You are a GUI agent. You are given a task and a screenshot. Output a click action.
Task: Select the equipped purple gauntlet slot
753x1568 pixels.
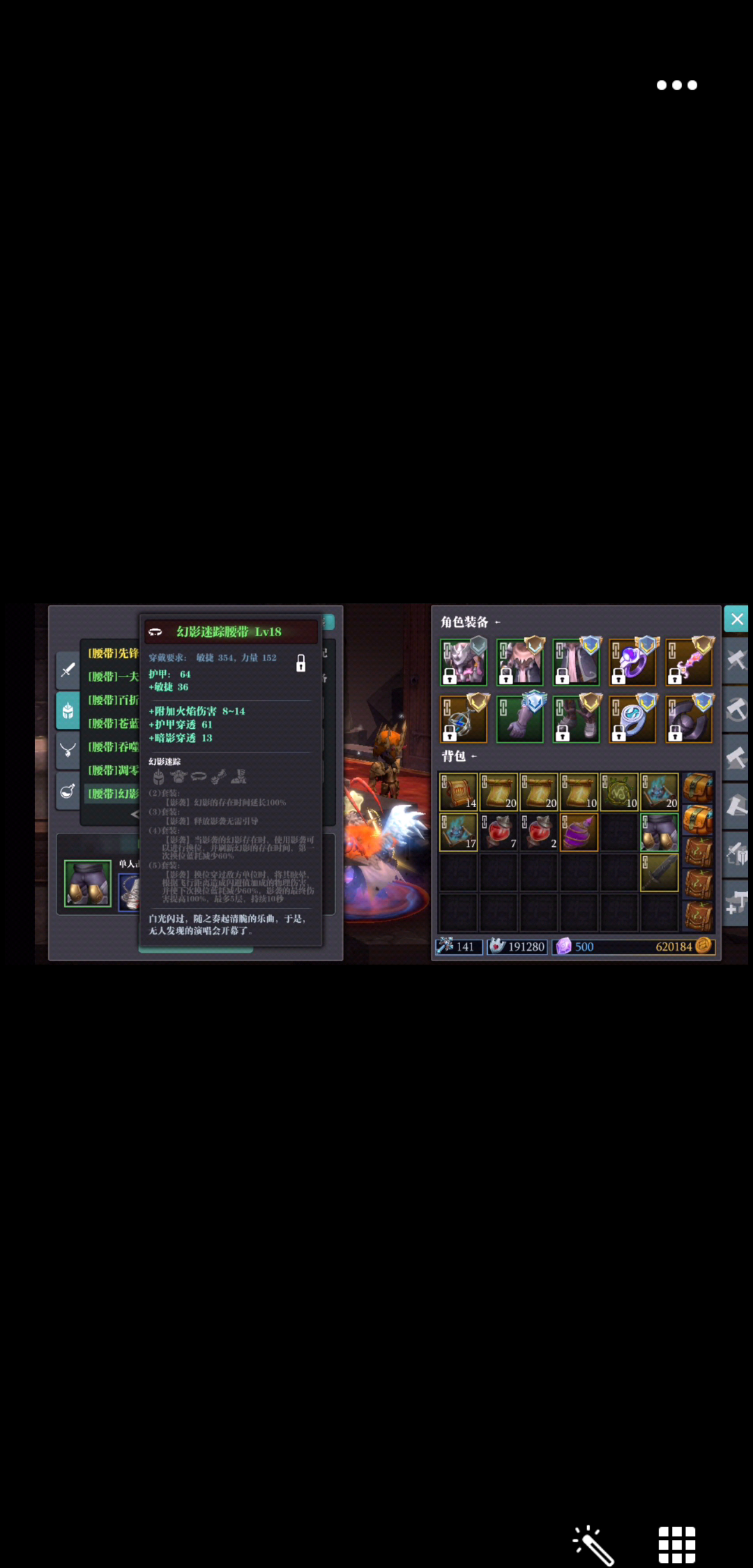(x=520, y=718)
